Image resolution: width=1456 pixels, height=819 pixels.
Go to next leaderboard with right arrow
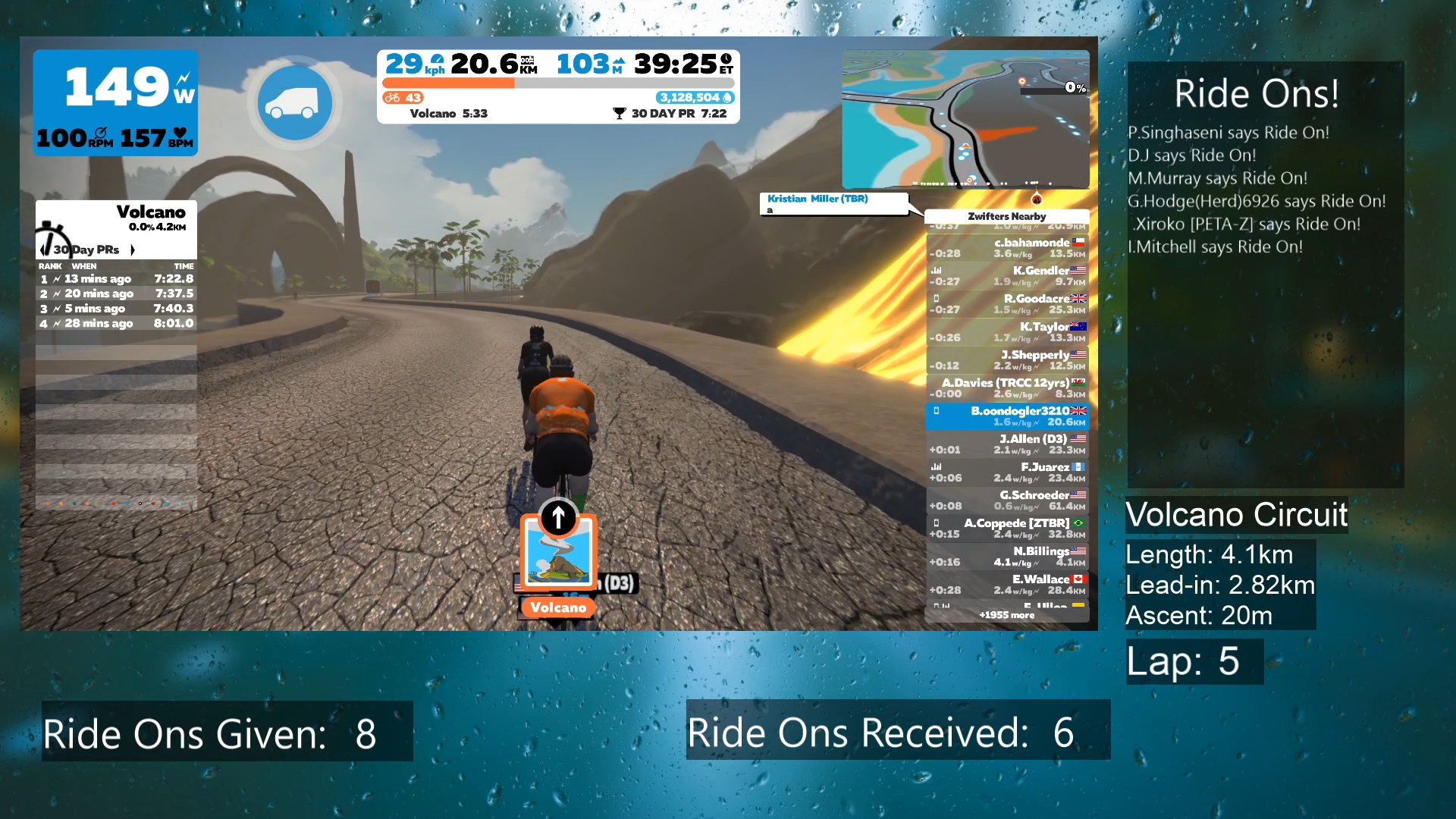click(x=133, y=249)
